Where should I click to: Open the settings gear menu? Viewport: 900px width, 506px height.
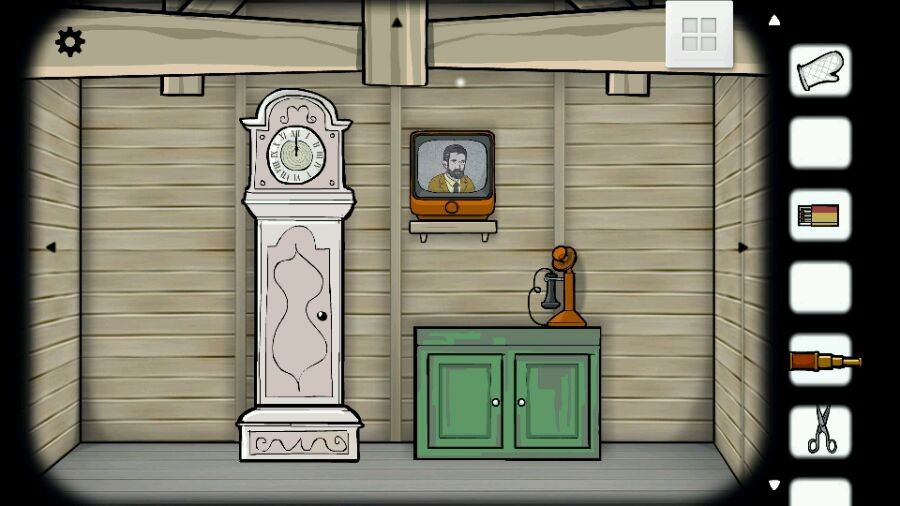click(x=70, y=42)
